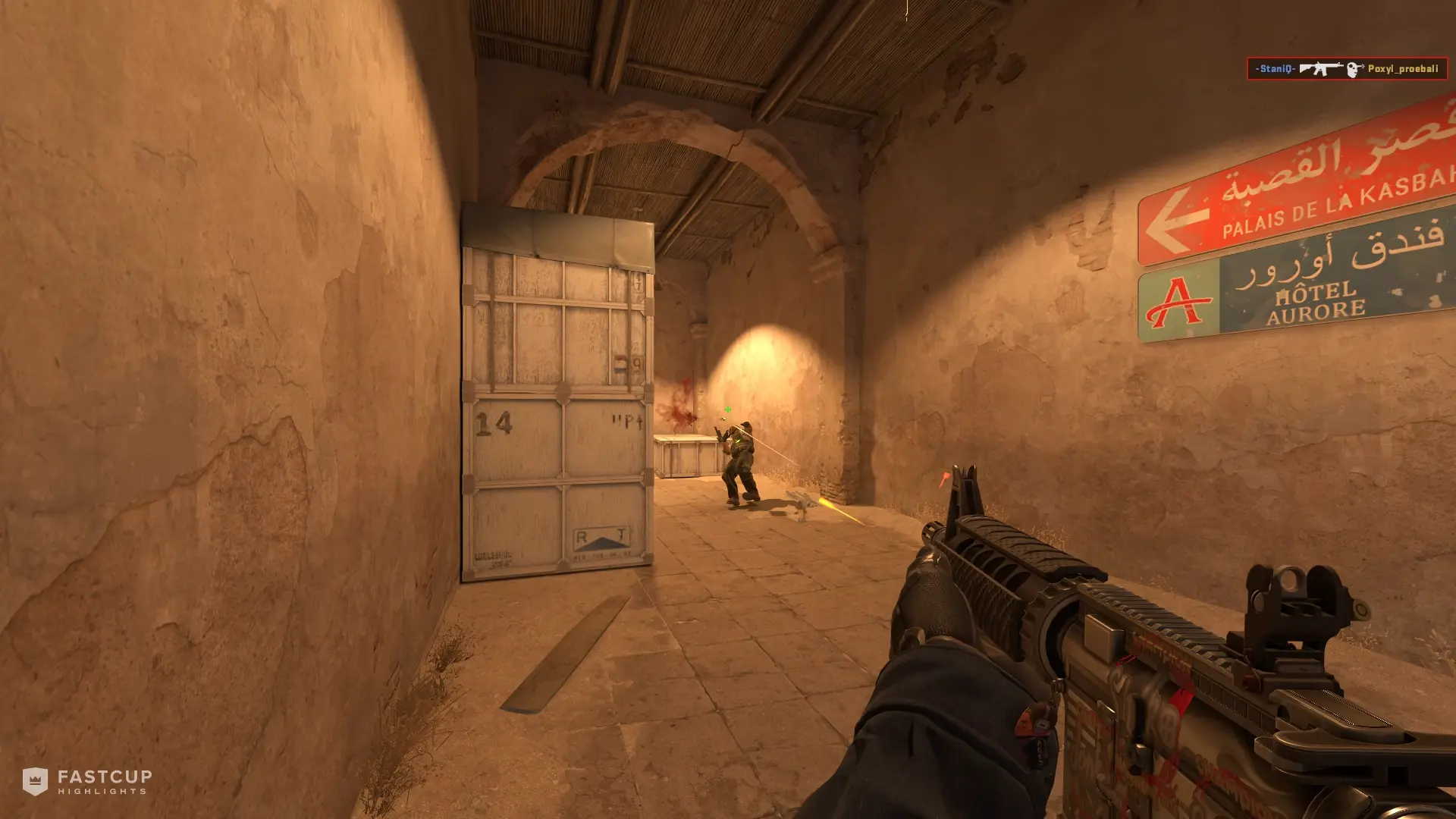Viewport: 1456px width, 819px height.
Task: Select the StaniQ player name
Action: [x=1276, y=69]
